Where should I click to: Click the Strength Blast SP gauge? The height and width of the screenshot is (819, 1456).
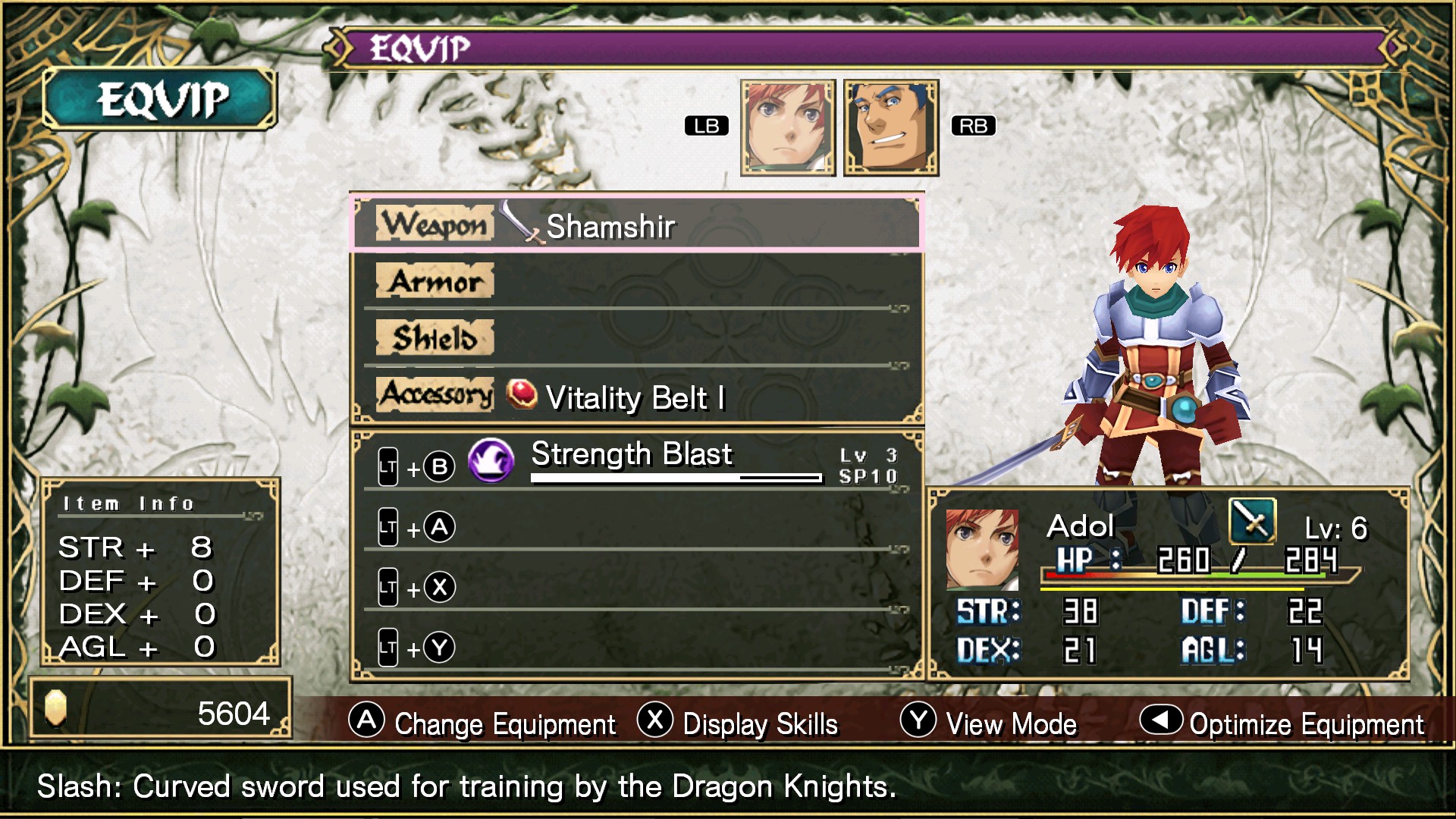coord(675,478)
